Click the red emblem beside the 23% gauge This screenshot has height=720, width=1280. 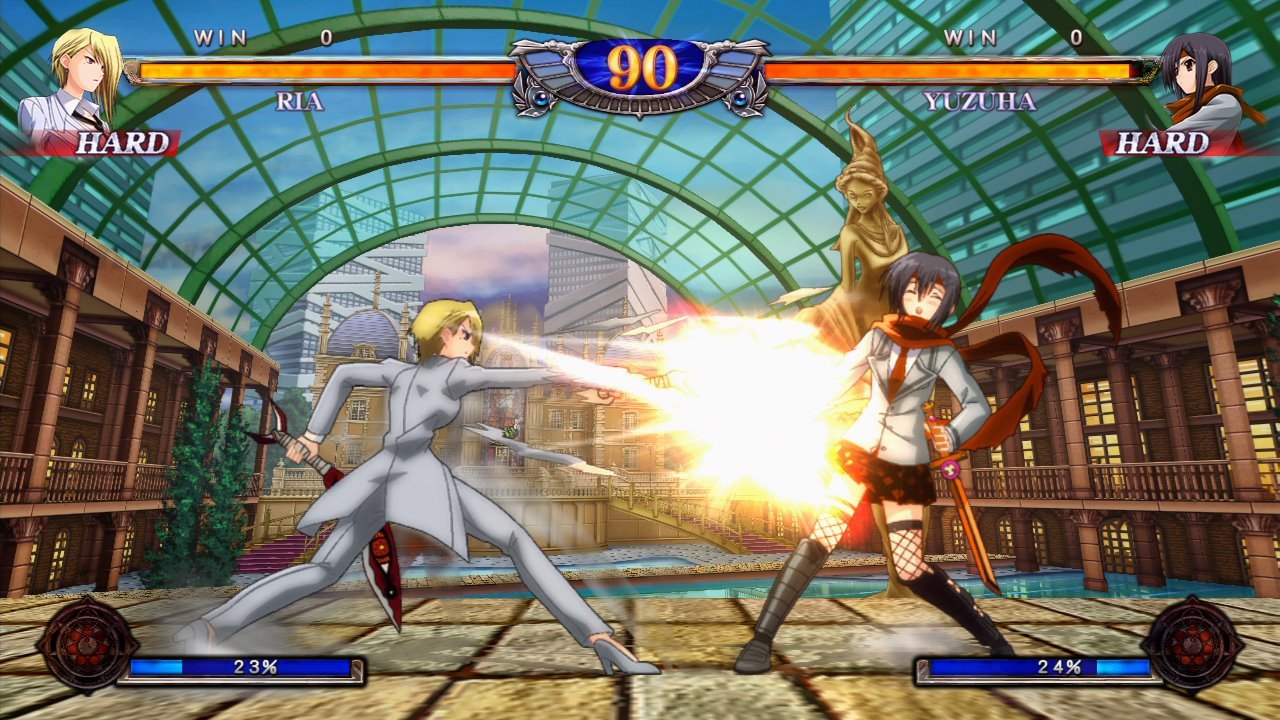[86, 644]
